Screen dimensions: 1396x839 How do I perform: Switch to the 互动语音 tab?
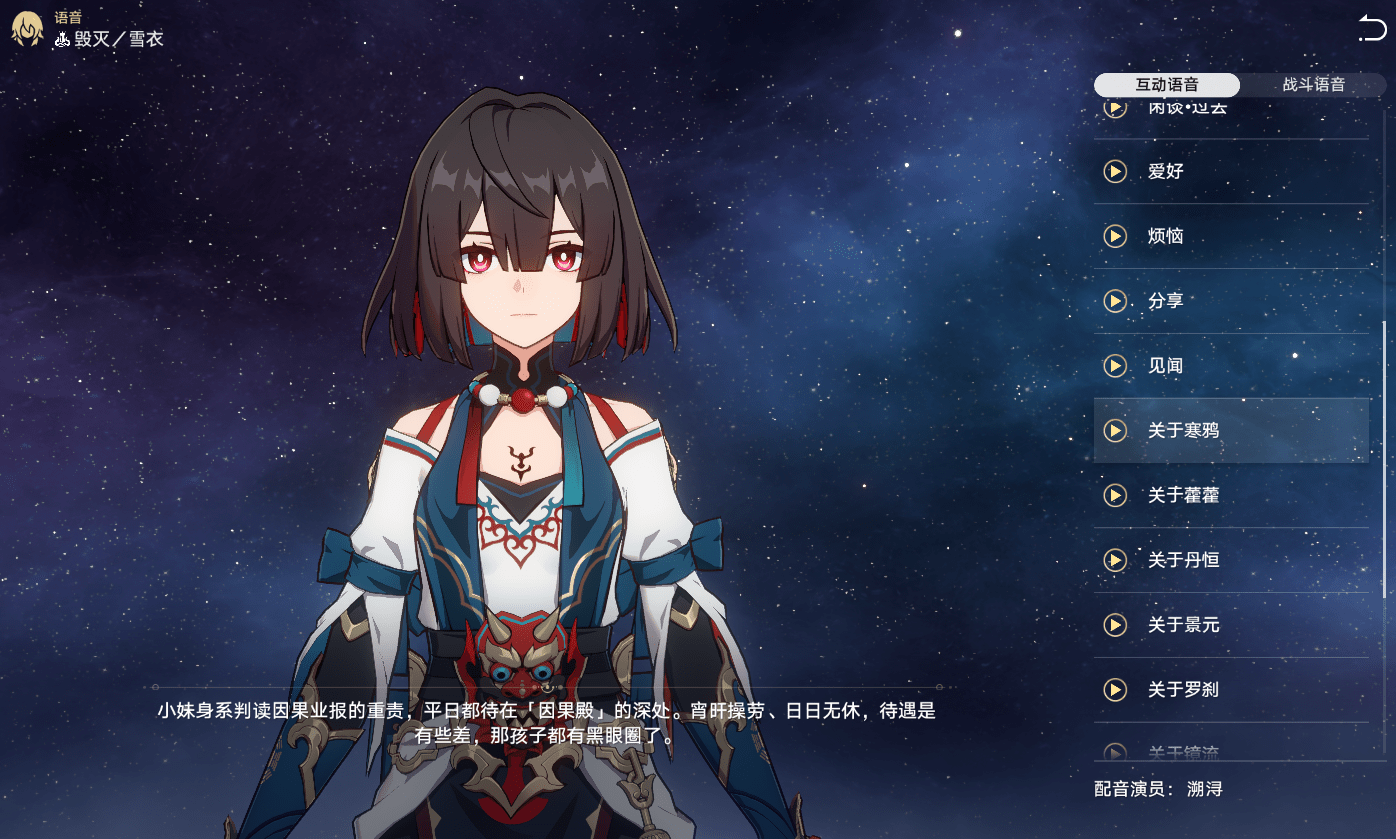[x=1166, y=85]
